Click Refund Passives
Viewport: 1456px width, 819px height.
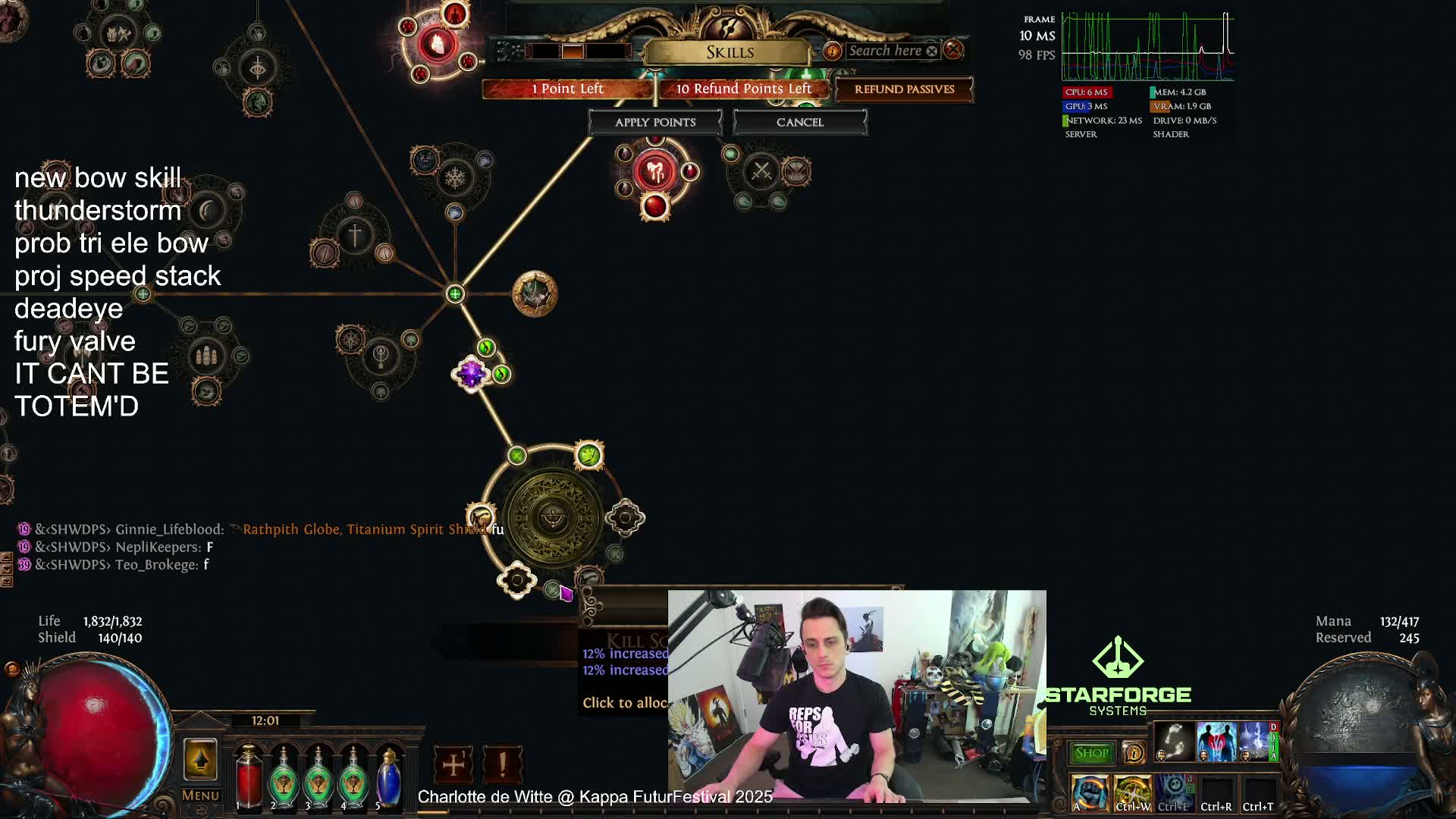point(905,89)
